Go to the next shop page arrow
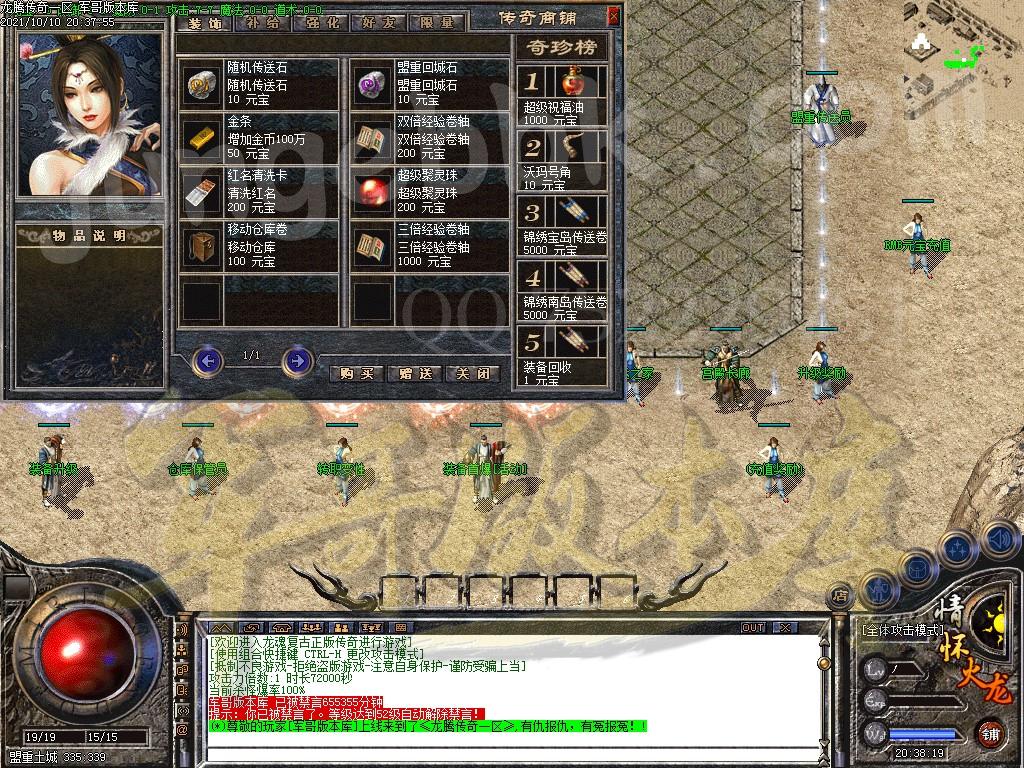Viewport: 1024px width, 768px height. [297, 360]
